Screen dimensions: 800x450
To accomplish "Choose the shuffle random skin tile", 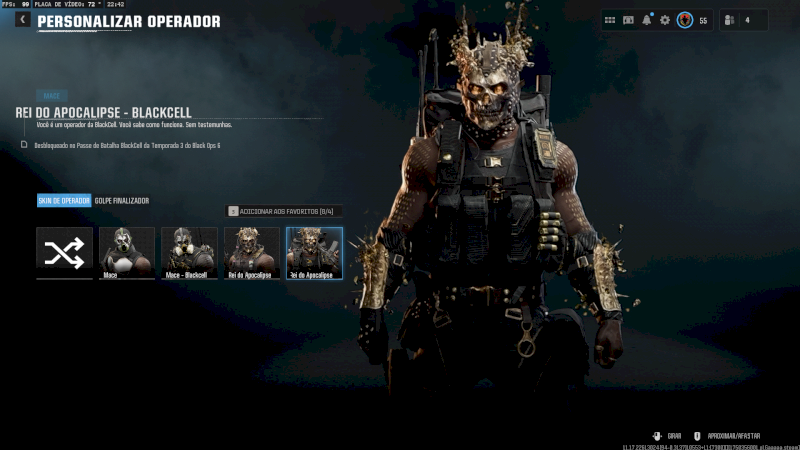I will [64, 252].
